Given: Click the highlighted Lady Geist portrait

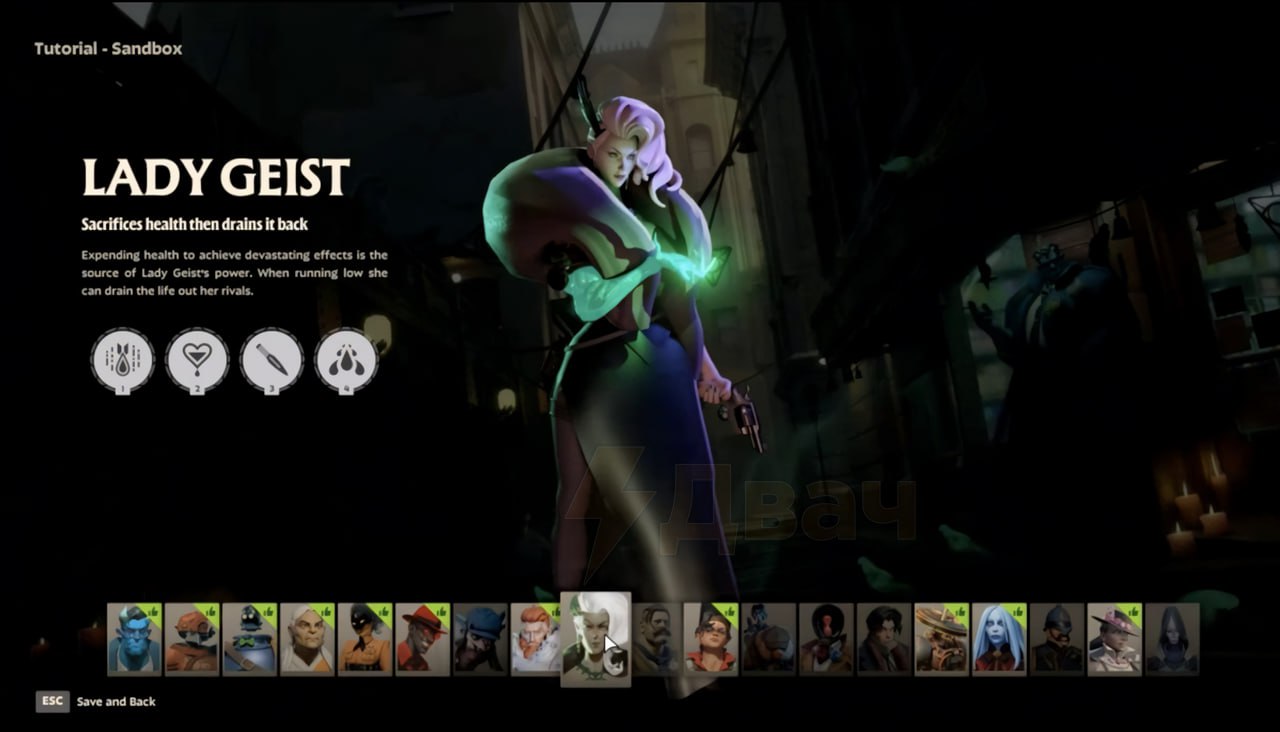Looking at the screenshot, I should click(x=595, y=638).
